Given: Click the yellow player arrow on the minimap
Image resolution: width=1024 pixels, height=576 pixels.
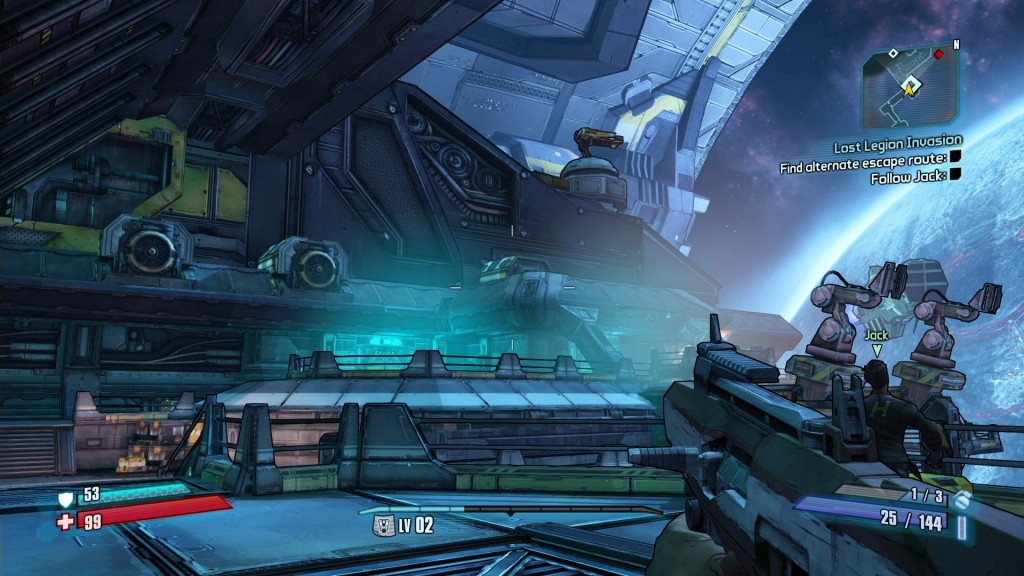Looking at the screenshot, I should click(911, 88).
